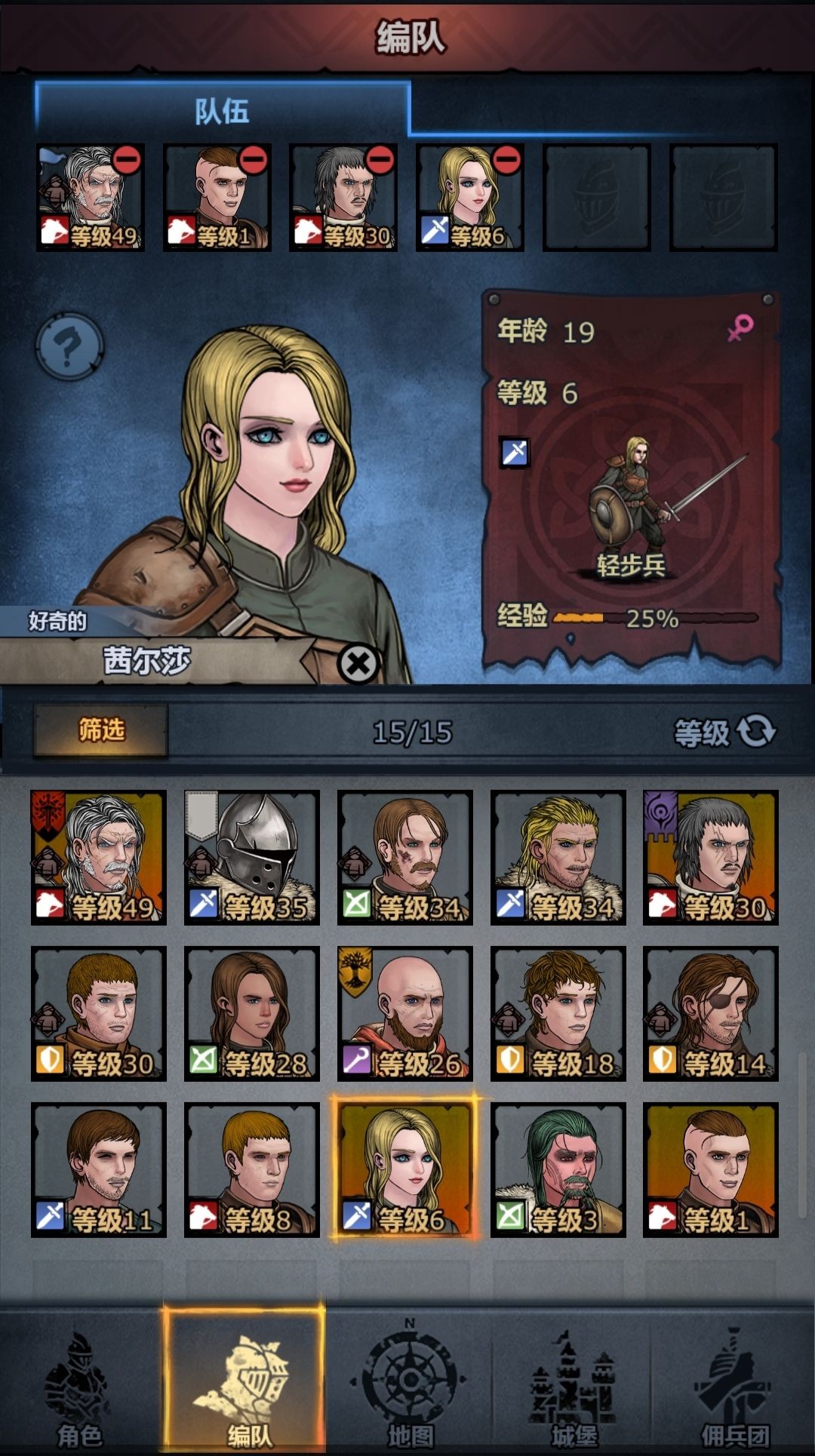
Task: Select the eyepatch level 14 character
Action: point(710,1013)
